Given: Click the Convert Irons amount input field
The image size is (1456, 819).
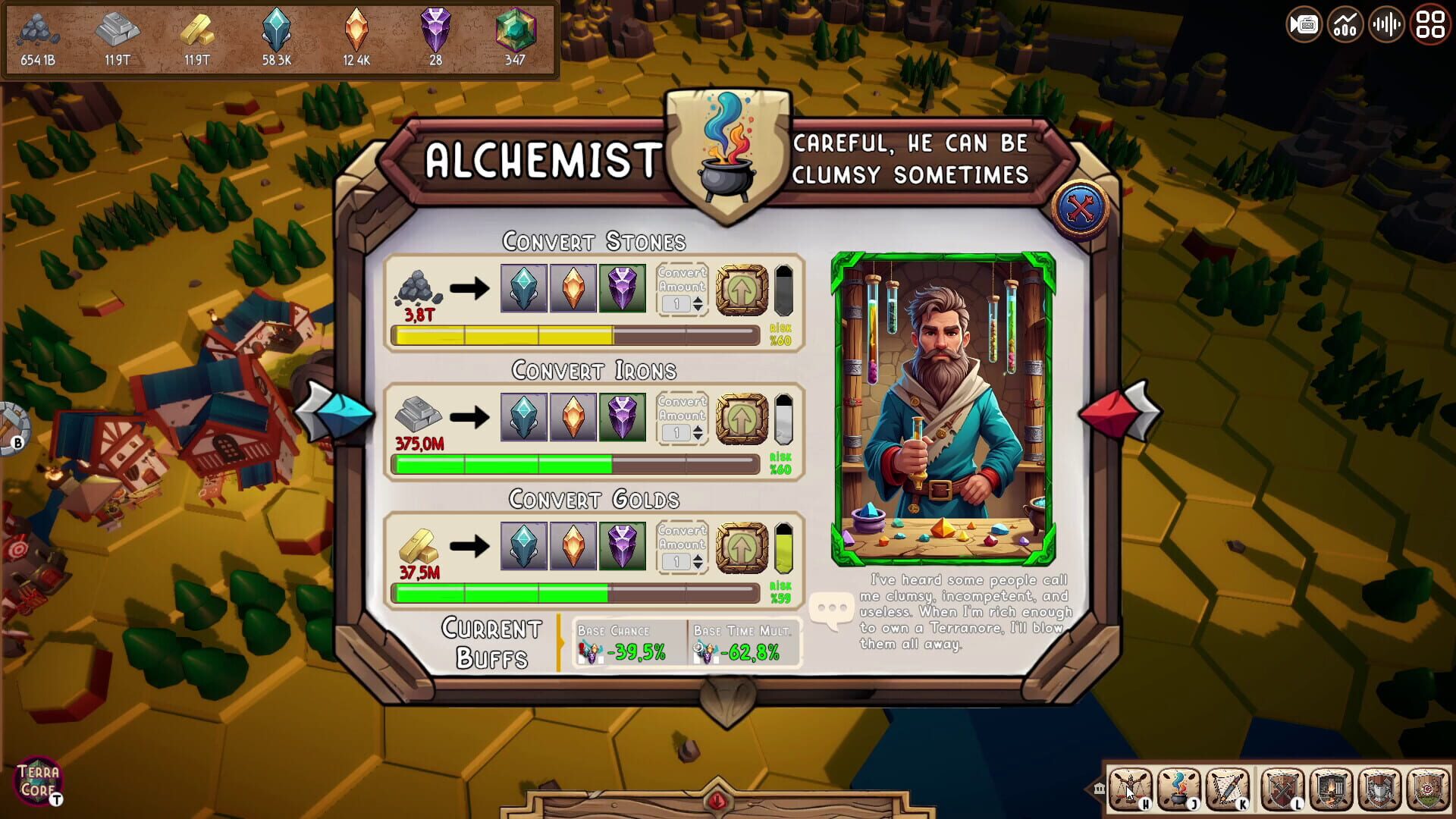Looking at the screenshot, I should (676, 431).
